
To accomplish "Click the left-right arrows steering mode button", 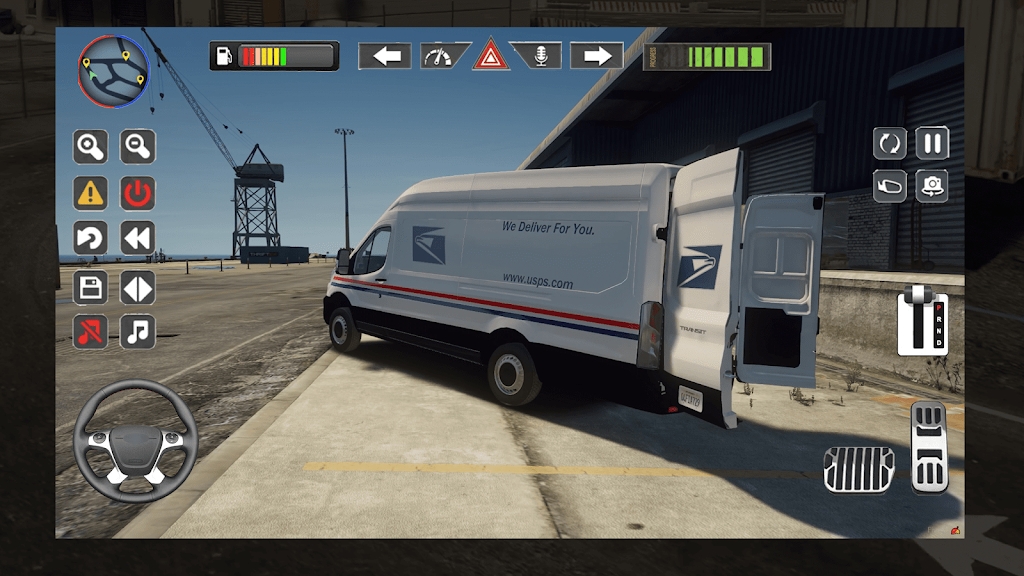I will point(138,288).
